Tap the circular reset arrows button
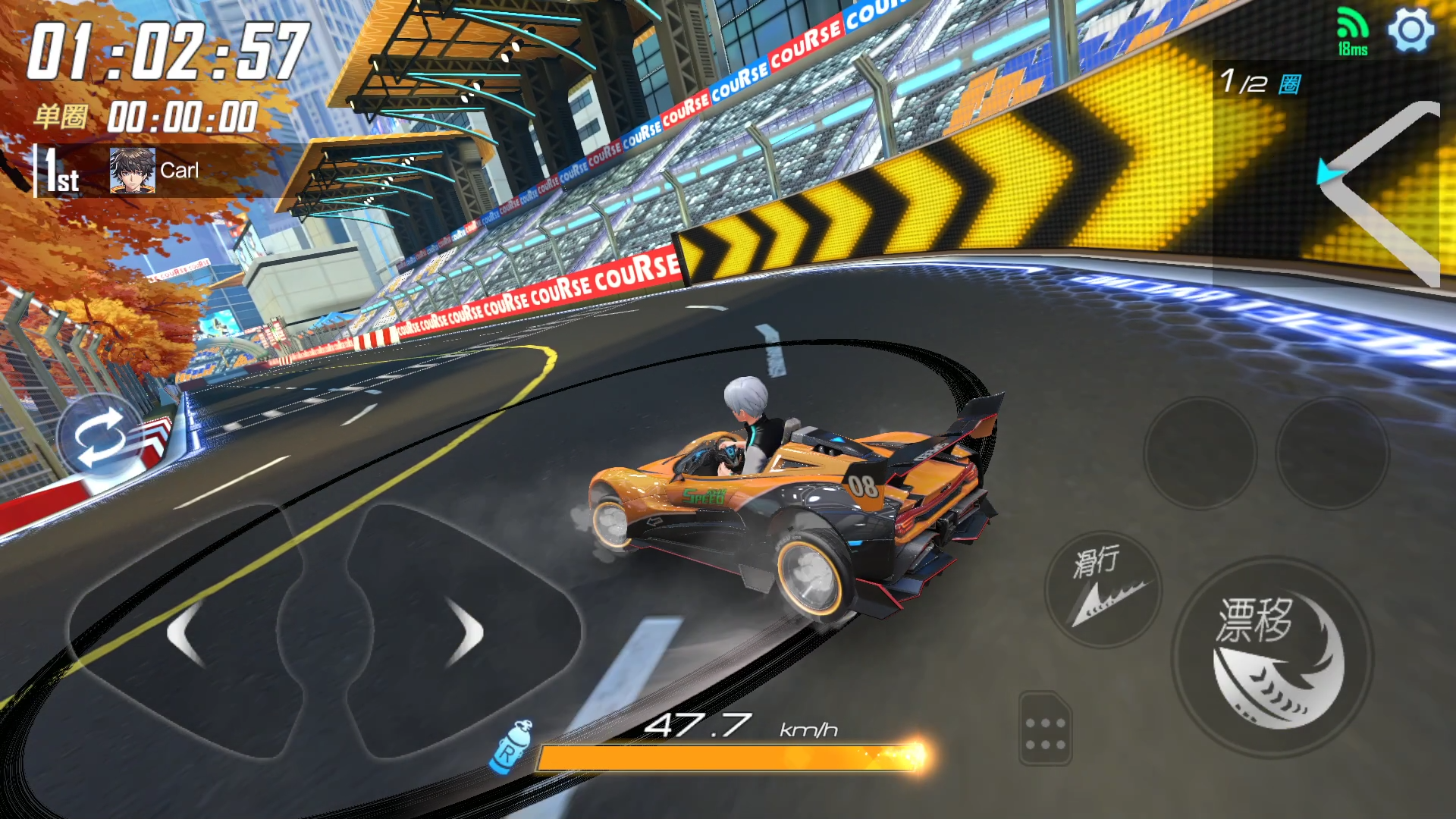 pos(99,438)
